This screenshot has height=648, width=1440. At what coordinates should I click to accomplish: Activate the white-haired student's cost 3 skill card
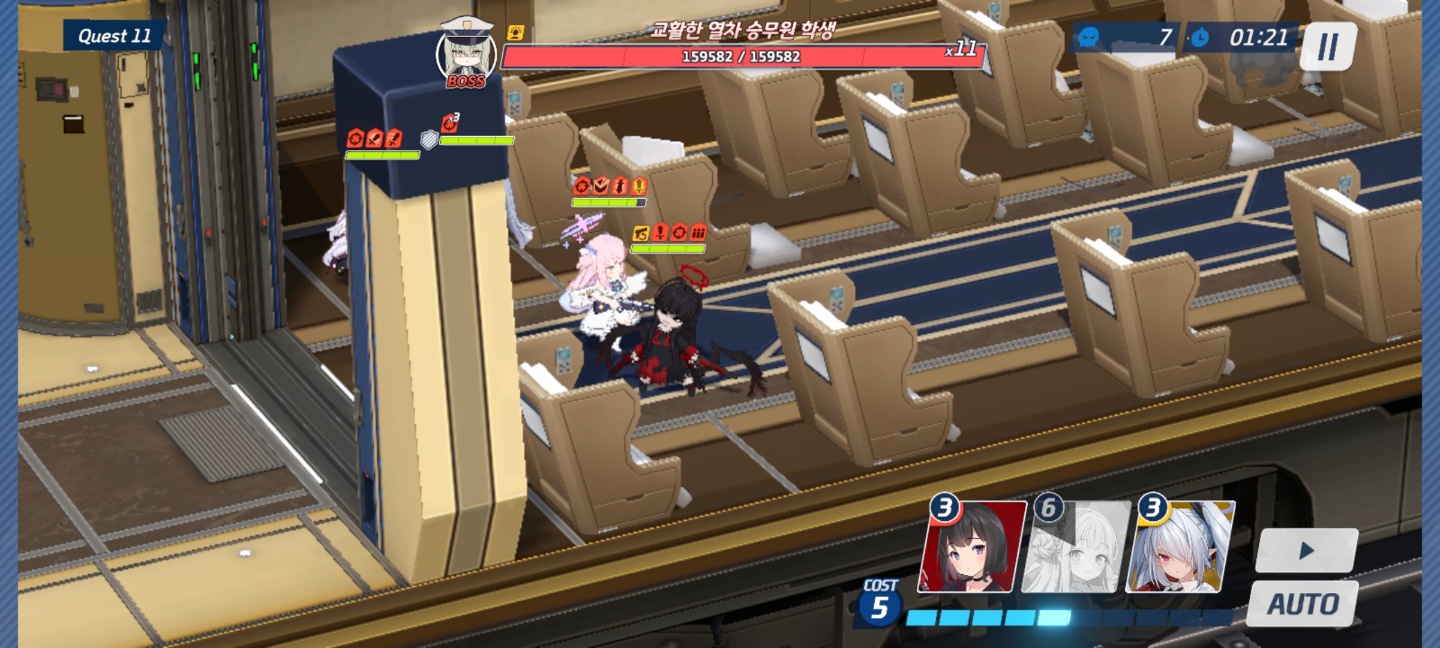[1178, 549]
